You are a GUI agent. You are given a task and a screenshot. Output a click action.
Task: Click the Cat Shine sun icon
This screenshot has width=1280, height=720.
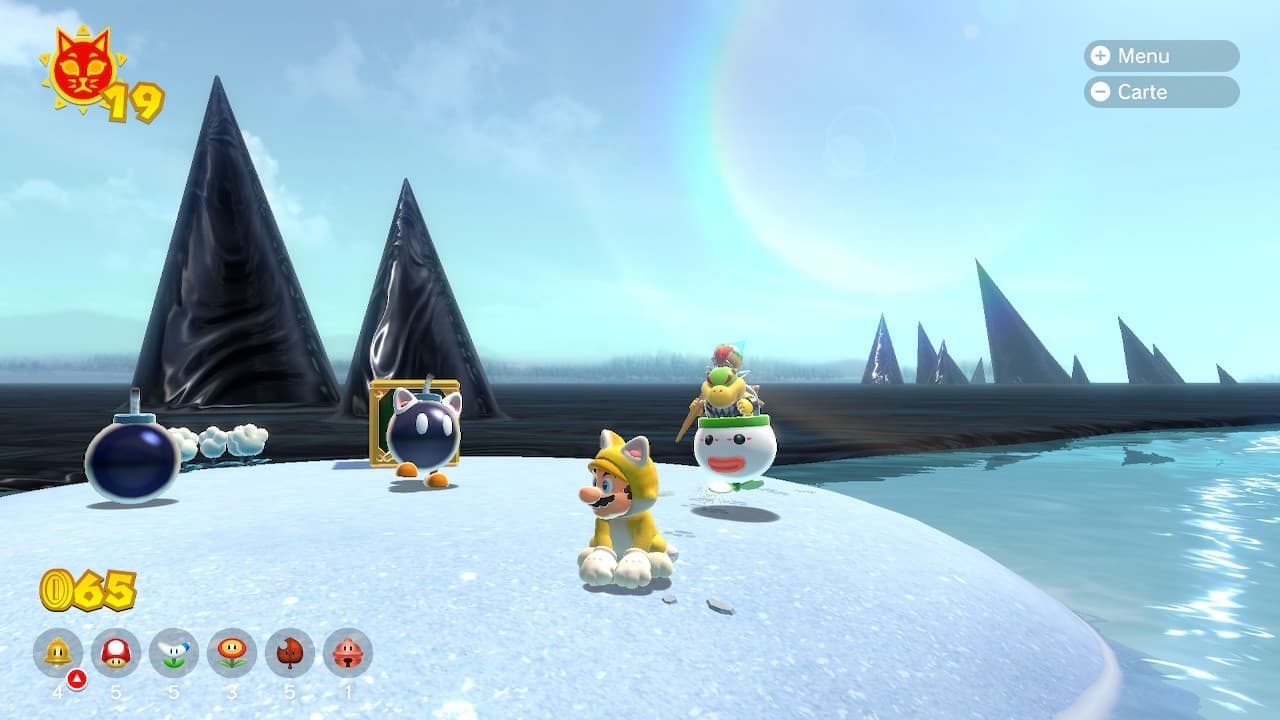[x=82, y=68]
